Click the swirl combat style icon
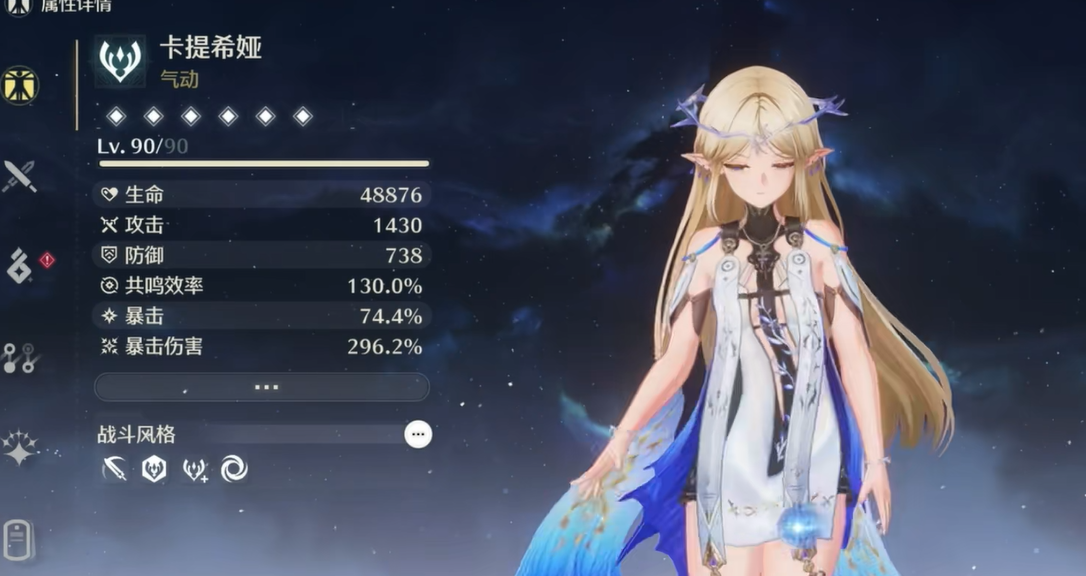The height and width of the screenshot is (576, 1086). point(234,469)
